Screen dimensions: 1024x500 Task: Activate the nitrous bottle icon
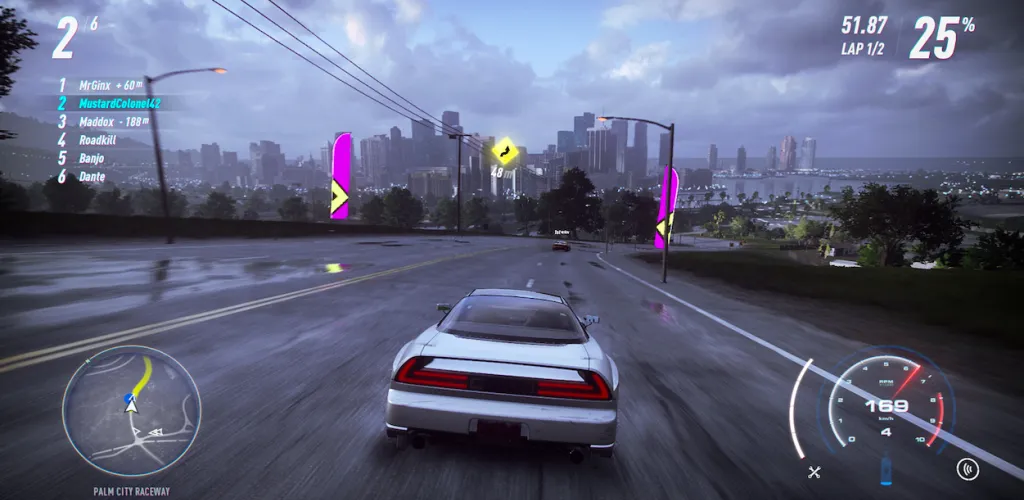click(885, 470)
